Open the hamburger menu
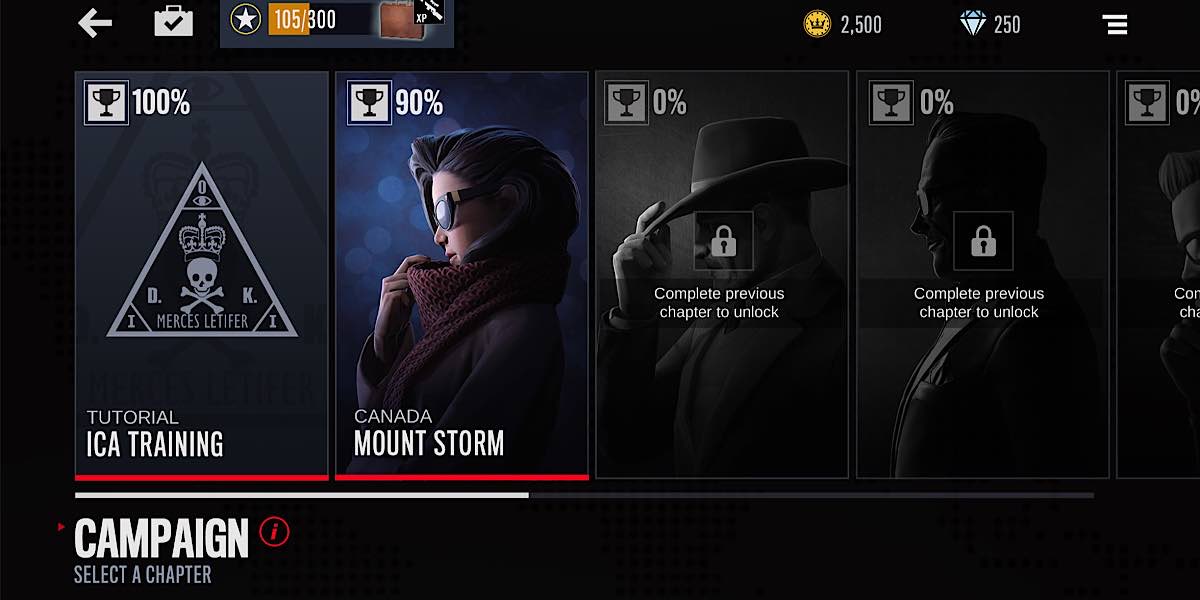Image resolution: width=1200 pixels, height=600 pixels. [1114, 24]
